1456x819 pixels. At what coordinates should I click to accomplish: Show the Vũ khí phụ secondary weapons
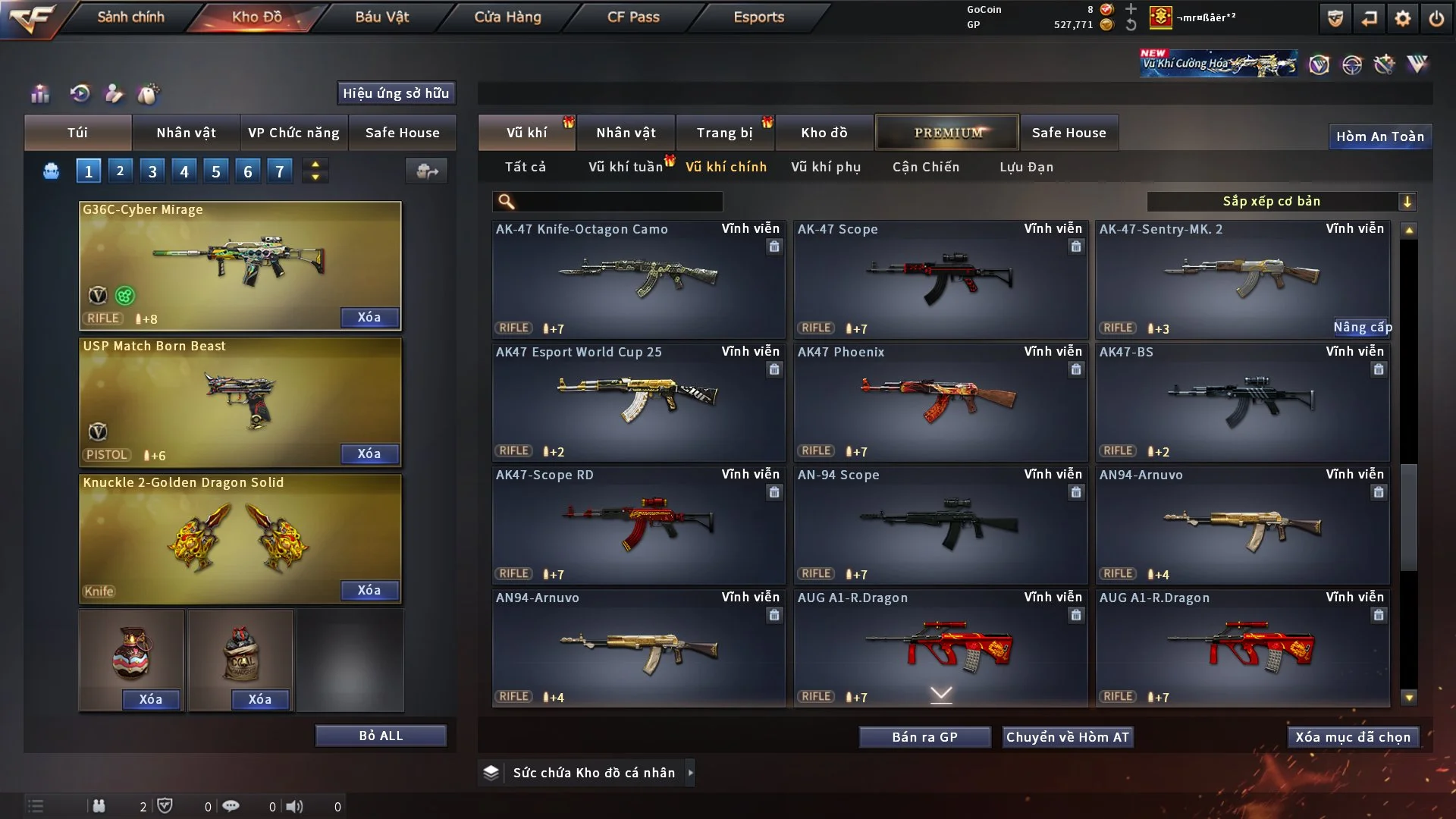826,167
